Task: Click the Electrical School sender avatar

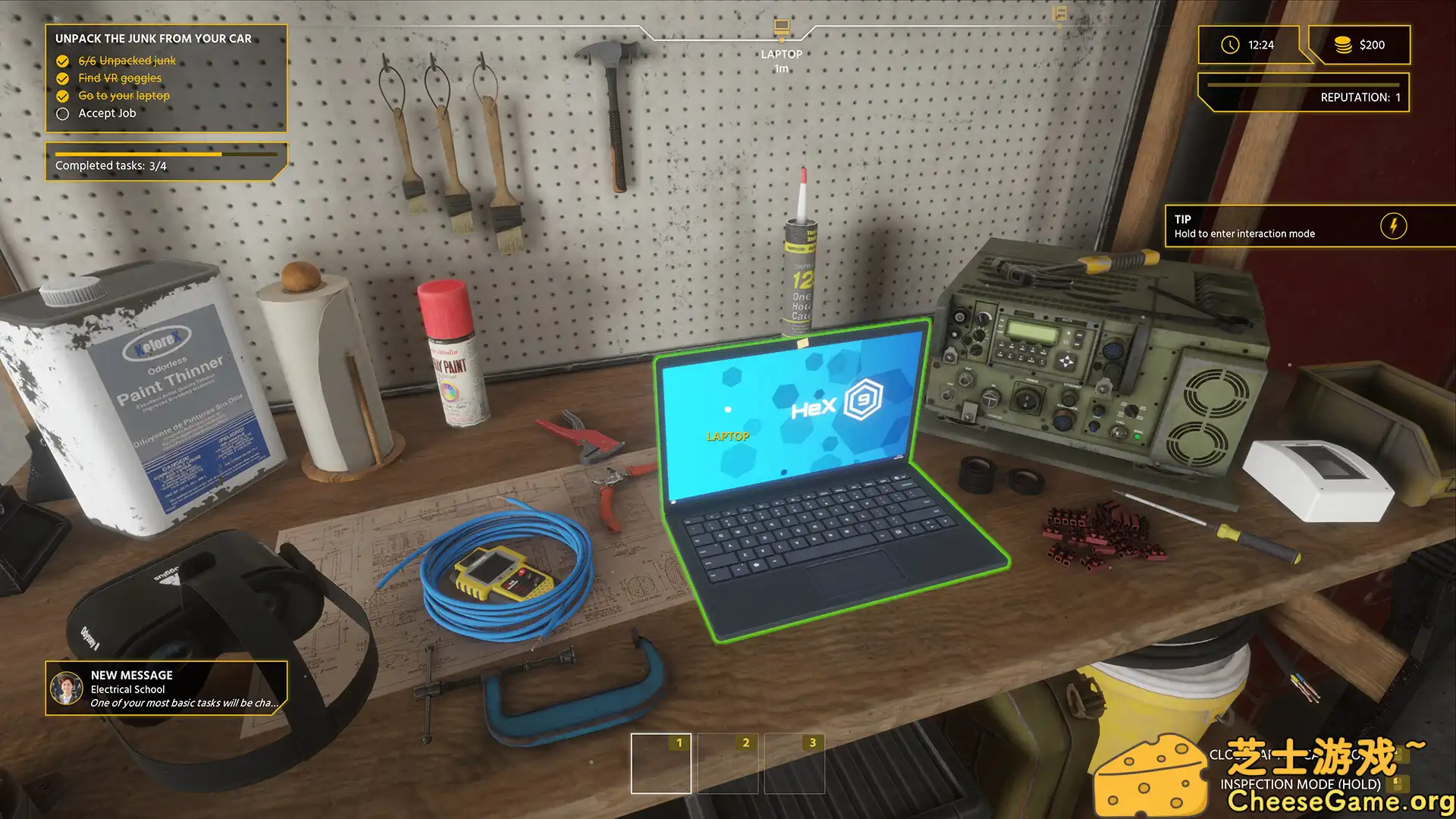Action: [67, 689]
